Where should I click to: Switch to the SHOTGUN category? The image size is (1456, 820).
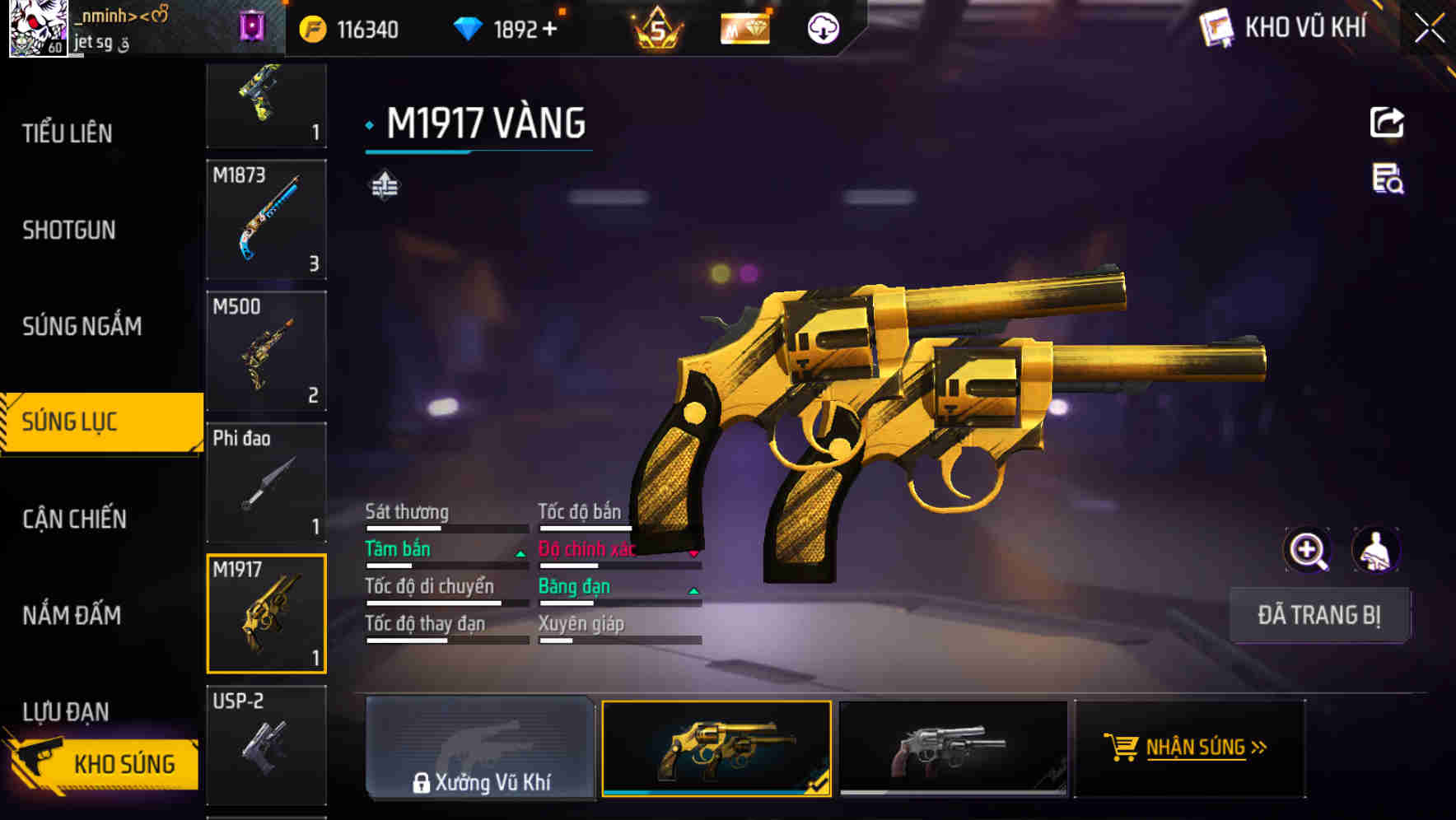[x=70, y=231]
